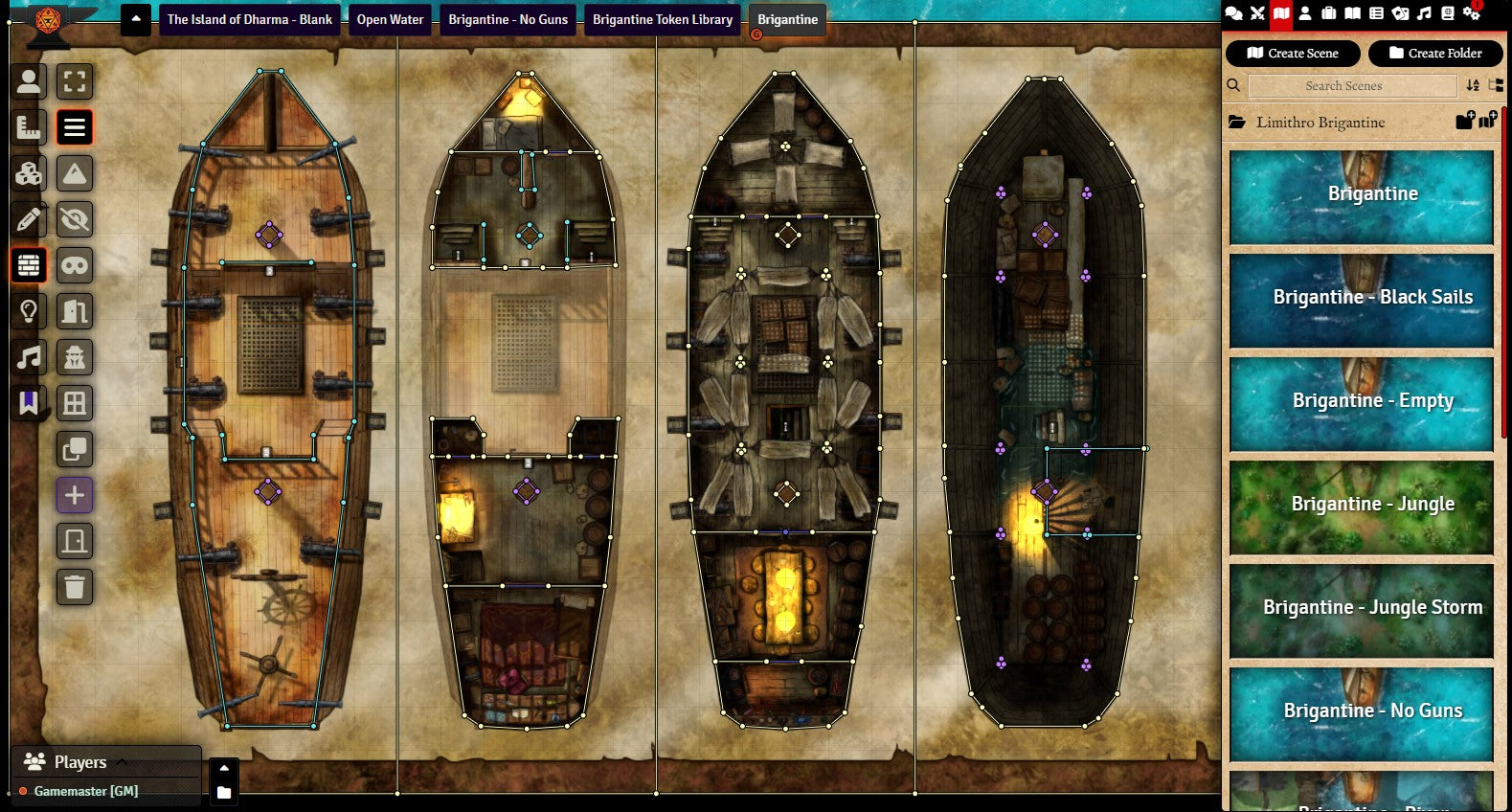
Task: Expand the Players list panel
Action: (x=79, y=762)
